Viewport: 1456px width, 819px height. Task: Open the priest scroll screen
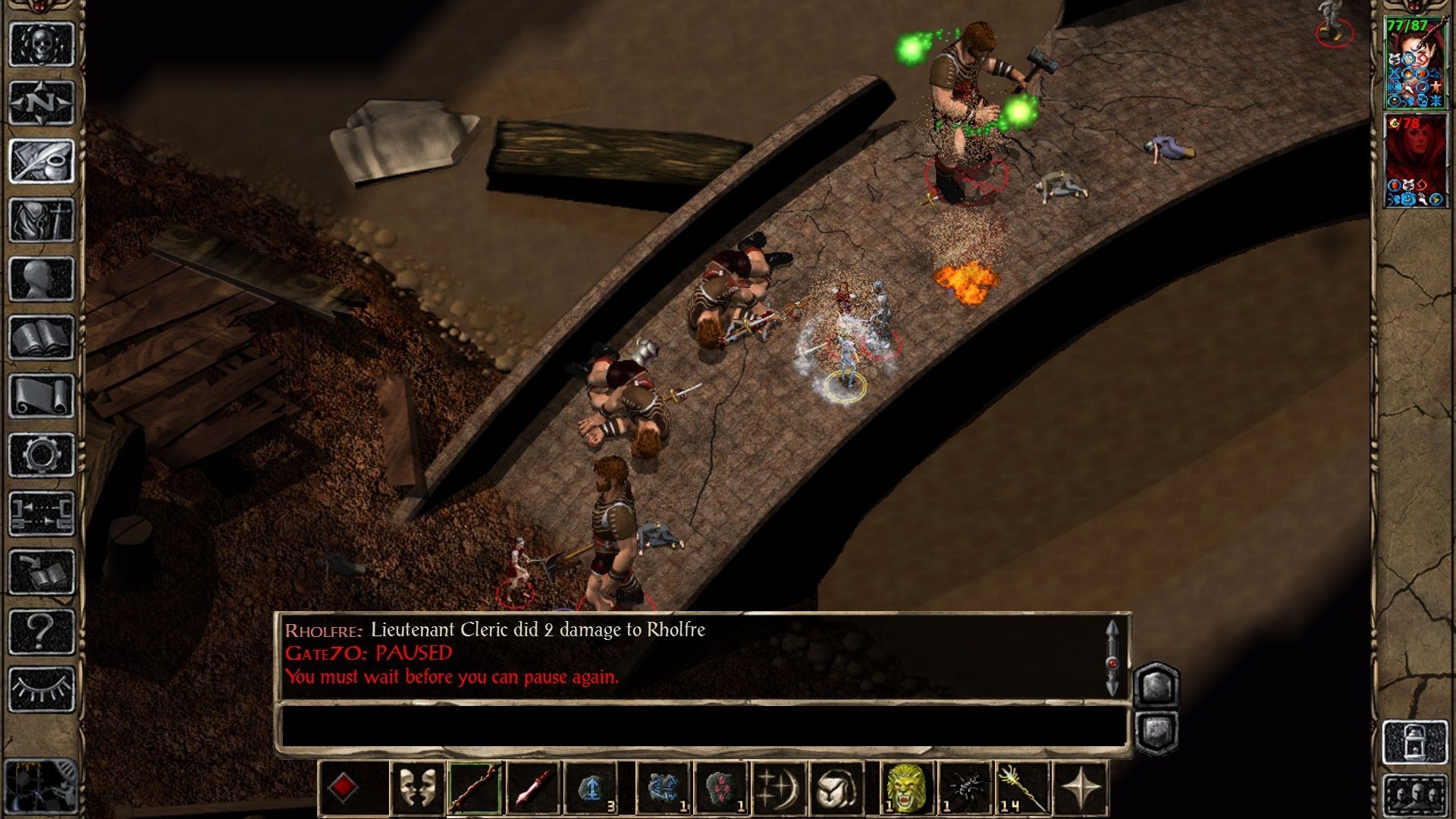(41, 396)
